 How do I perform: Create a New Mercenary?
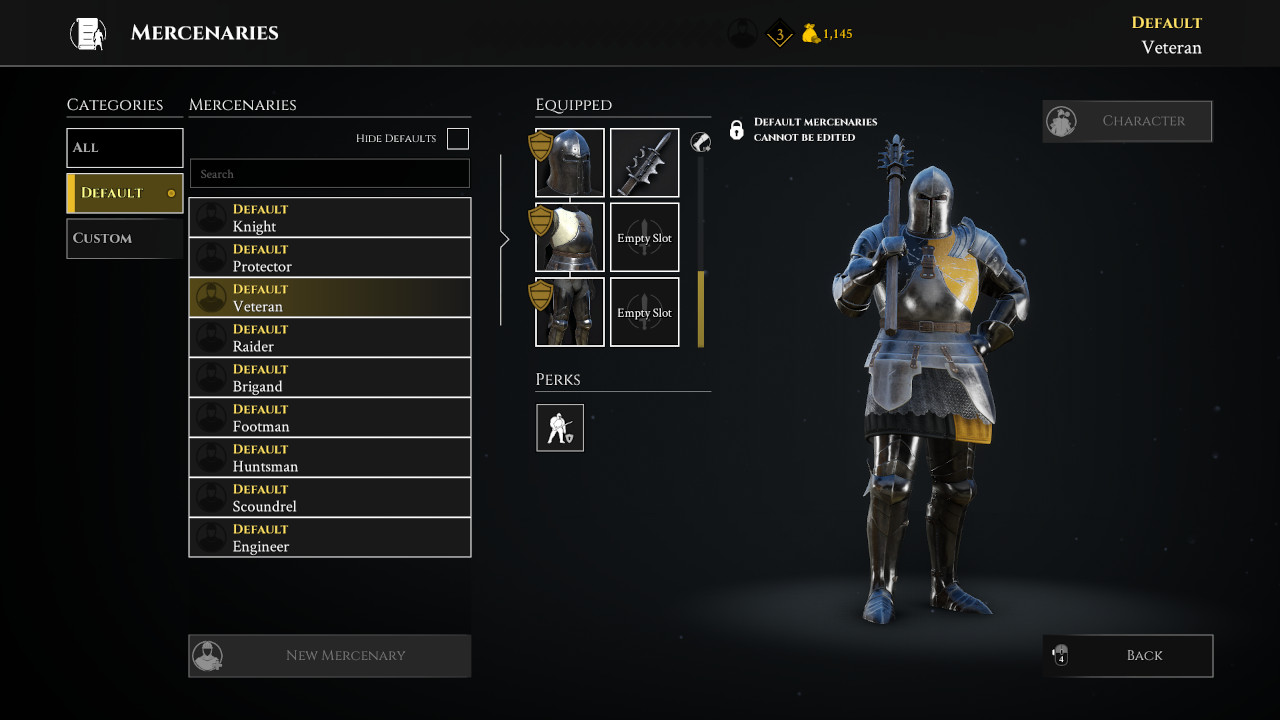click(330, 656)
